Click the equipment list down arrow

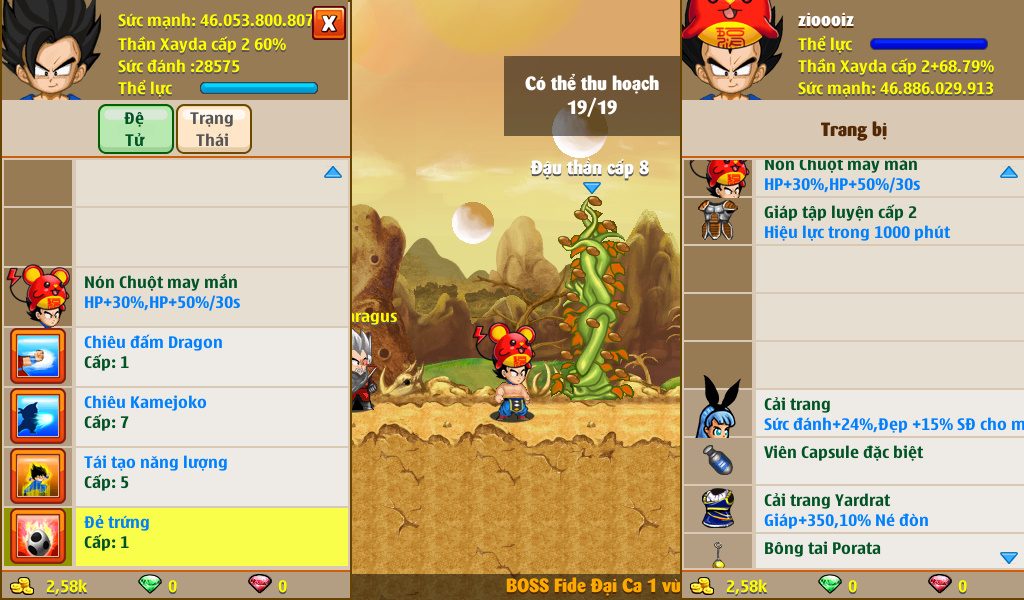click(1008, 557)
